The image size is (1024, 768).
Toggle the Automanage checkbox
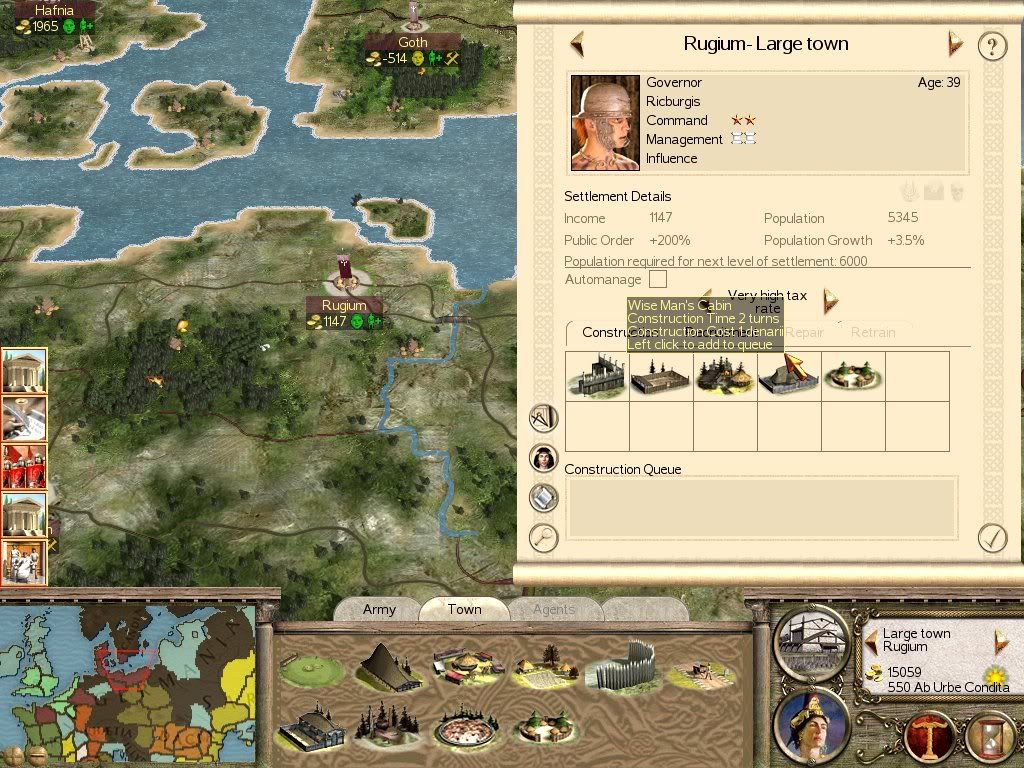pyautogui.click(x=658, y=279)
